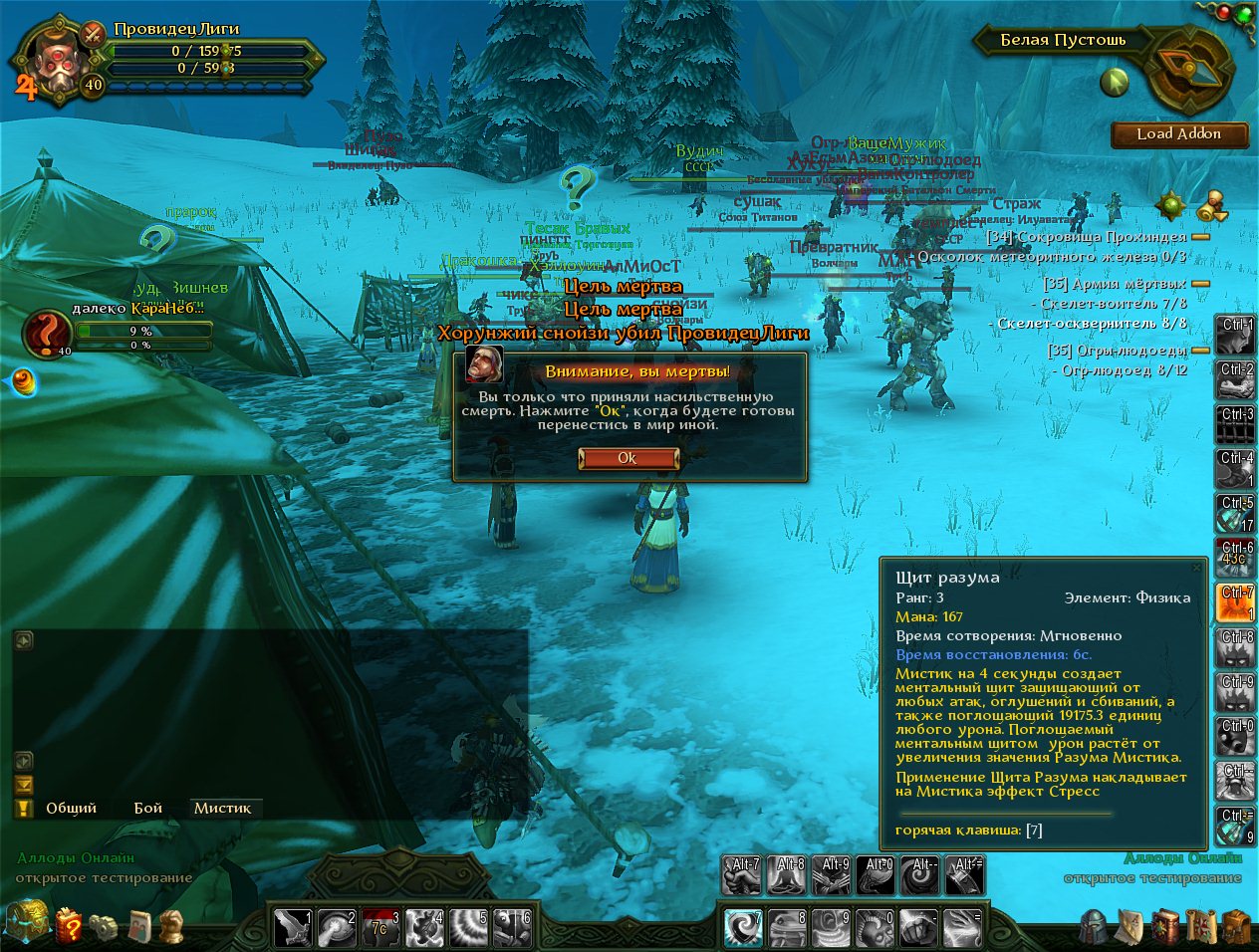This screenshot has height=952, width=1259.
Task: Use the Щит разума spiral shield ability
Action: tap(742, 928)
